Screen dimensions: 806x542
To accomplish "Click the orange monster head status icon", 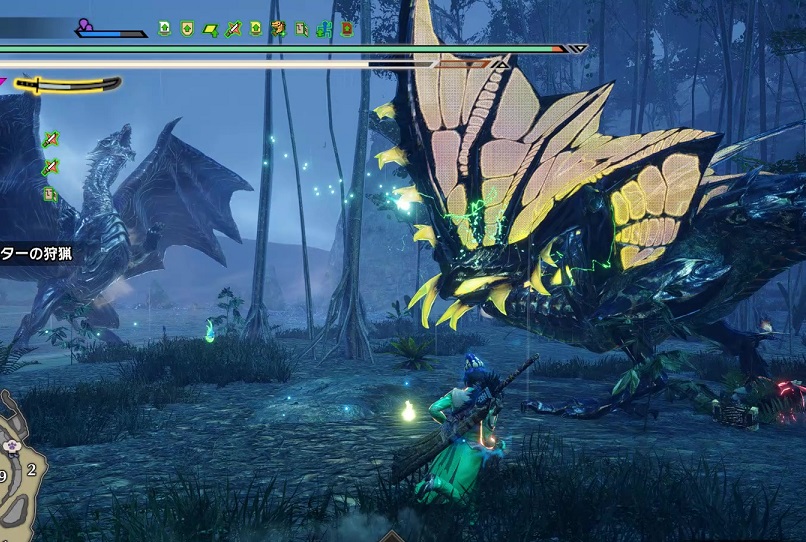I will point(279,29).
